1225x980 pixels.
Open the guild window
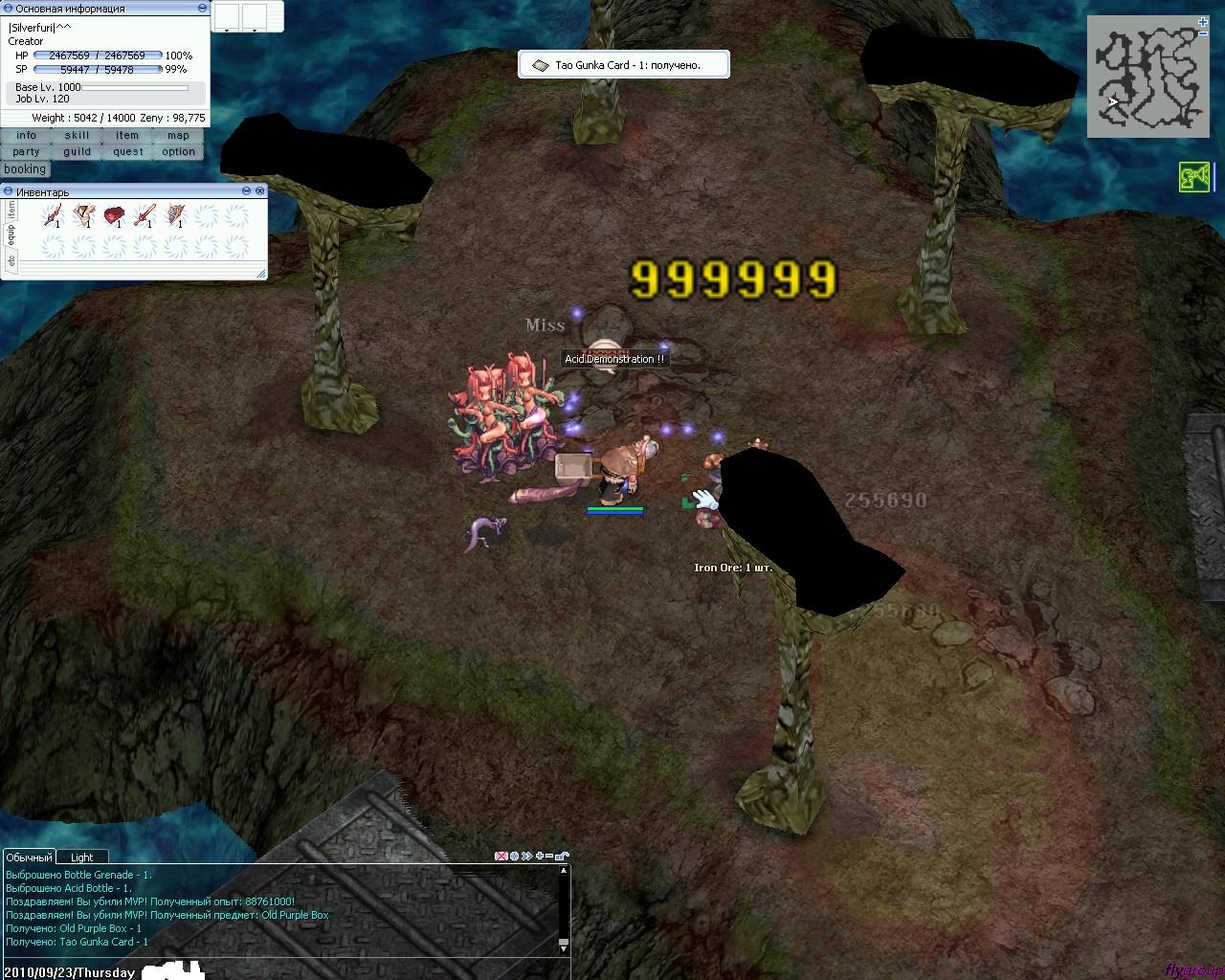click(x=77, y=152)
